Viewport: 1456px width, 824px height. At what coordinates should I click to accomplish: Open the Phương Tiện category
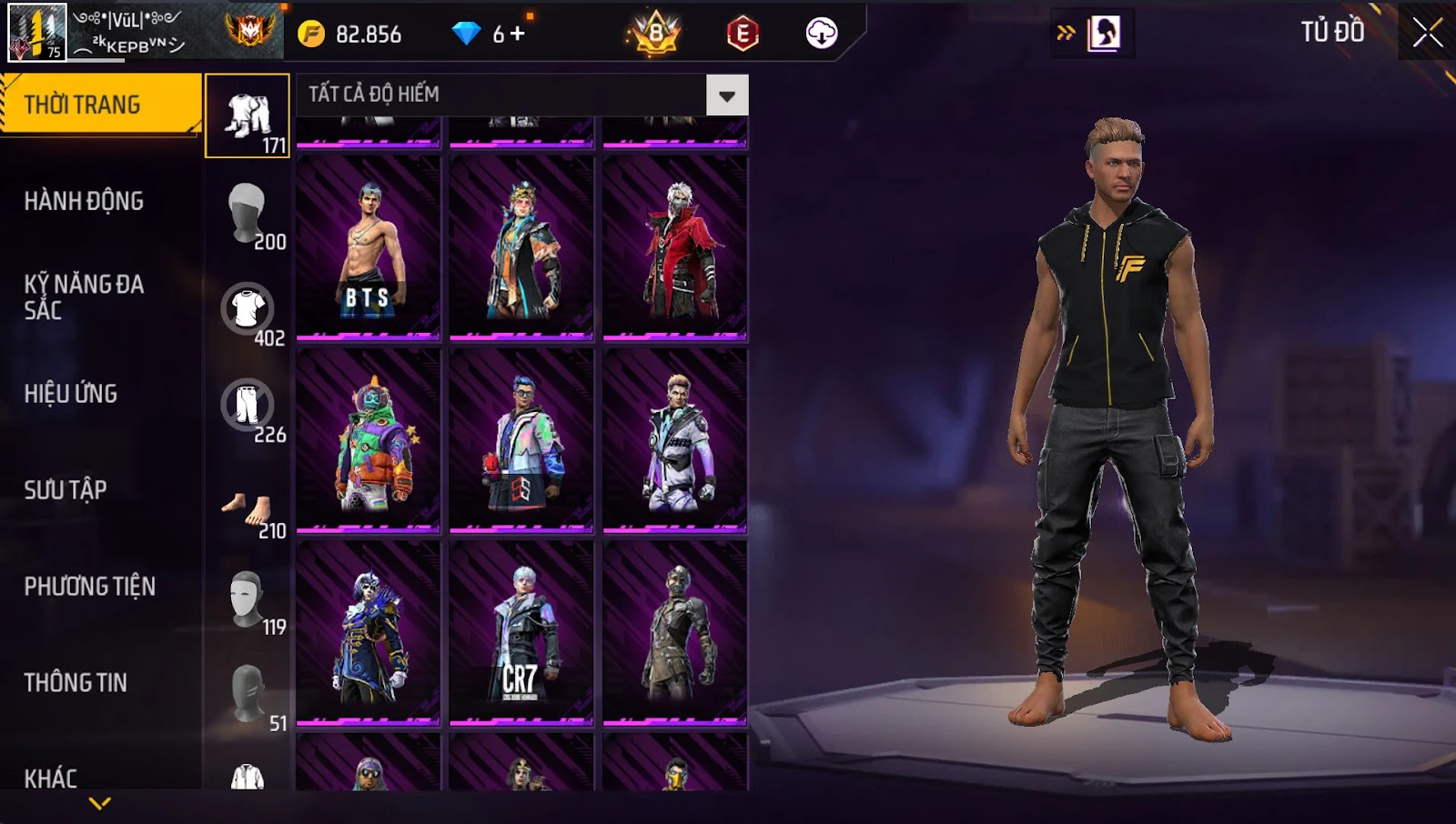pos(89,587)
